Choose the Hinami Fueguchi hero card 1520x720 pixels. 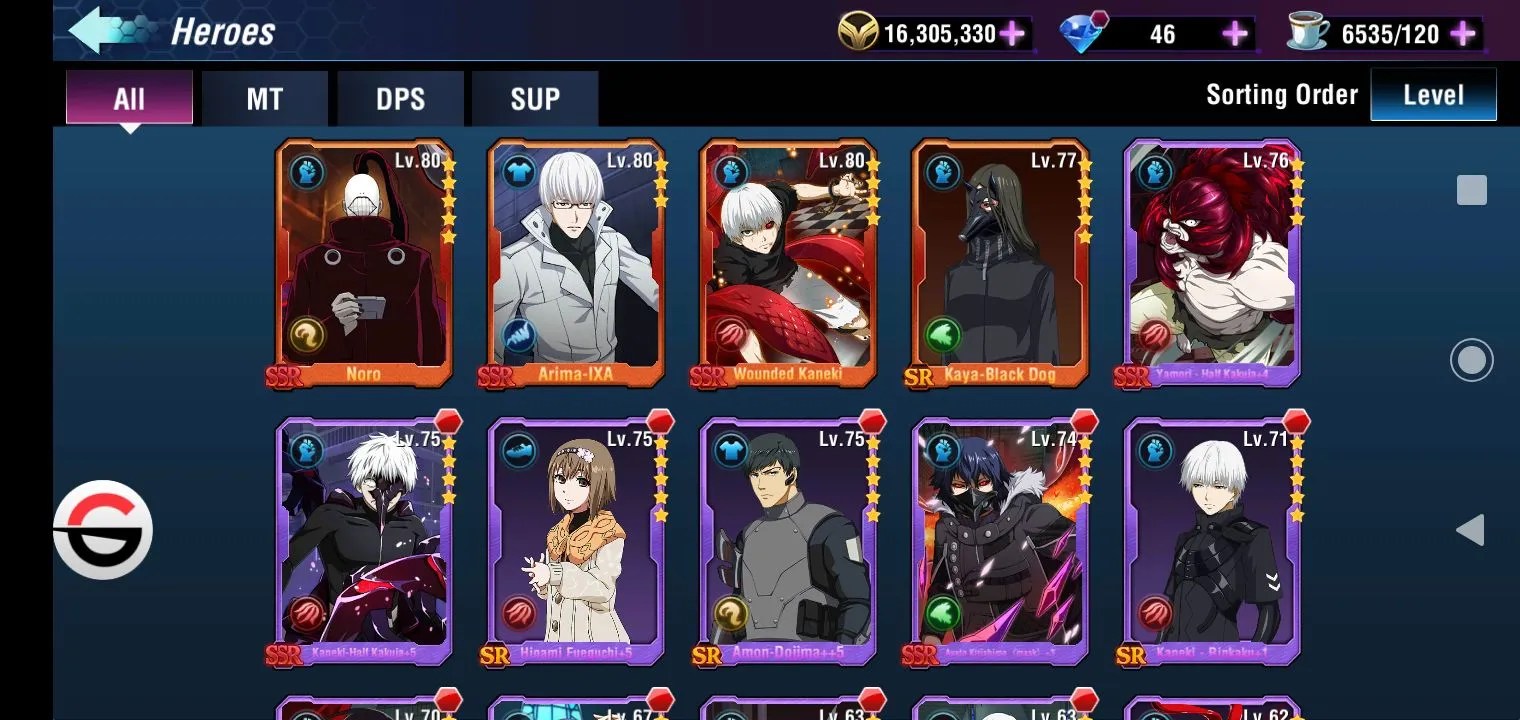[576, 540]
